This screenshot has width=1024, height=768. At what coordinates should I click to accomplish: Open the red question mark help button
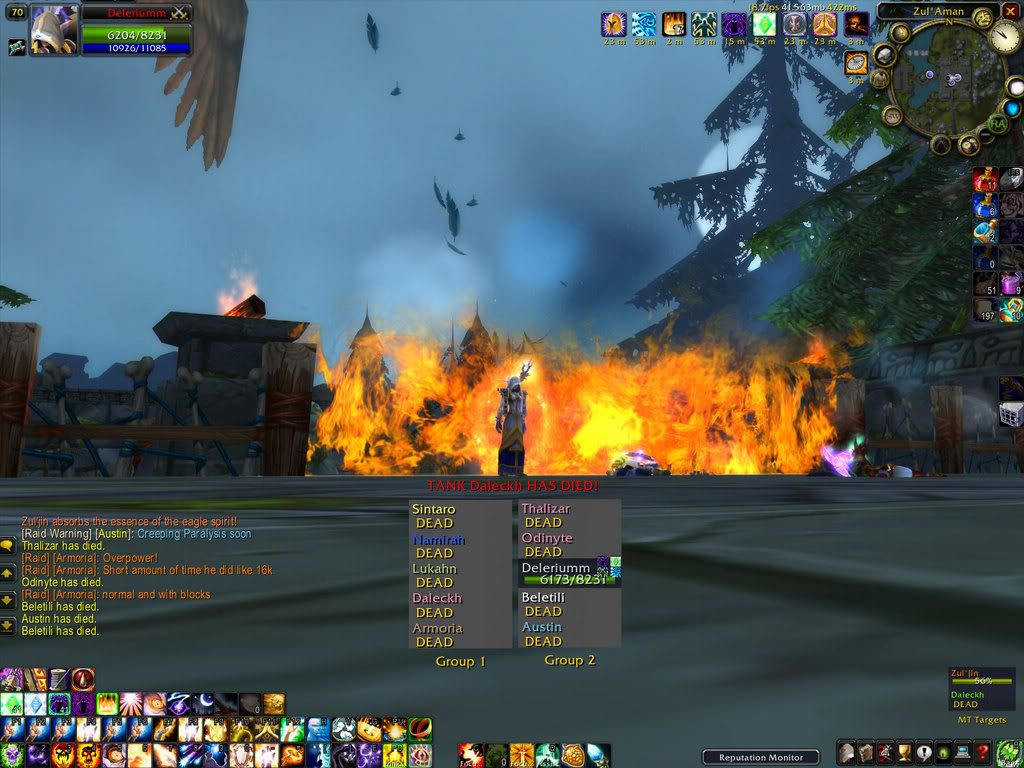(x=983, y=753)
